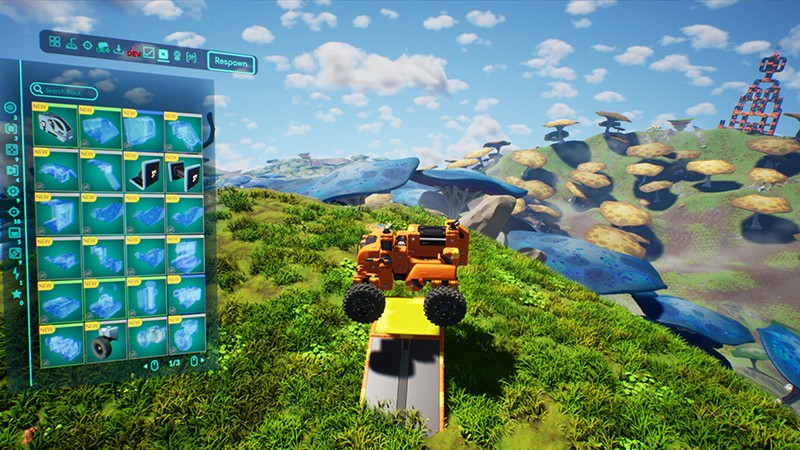Select the wheel block with tire
The image size is (800, 450).
[x=101, y=344]
